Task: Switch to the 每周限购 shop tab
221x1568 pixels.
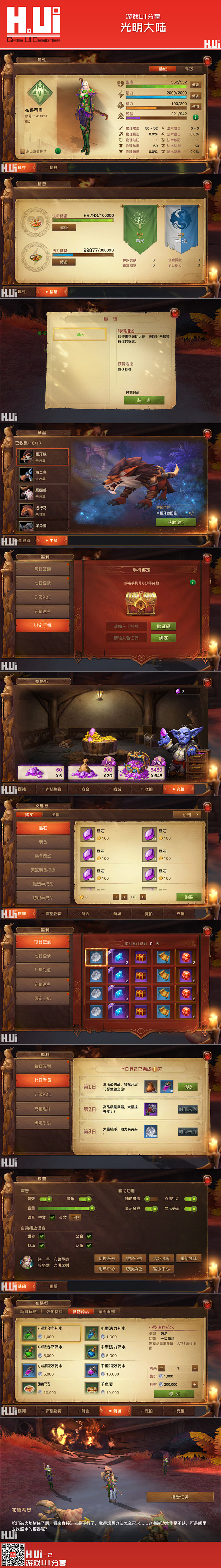Action: pyautogui.click(x=105, y=1311)
